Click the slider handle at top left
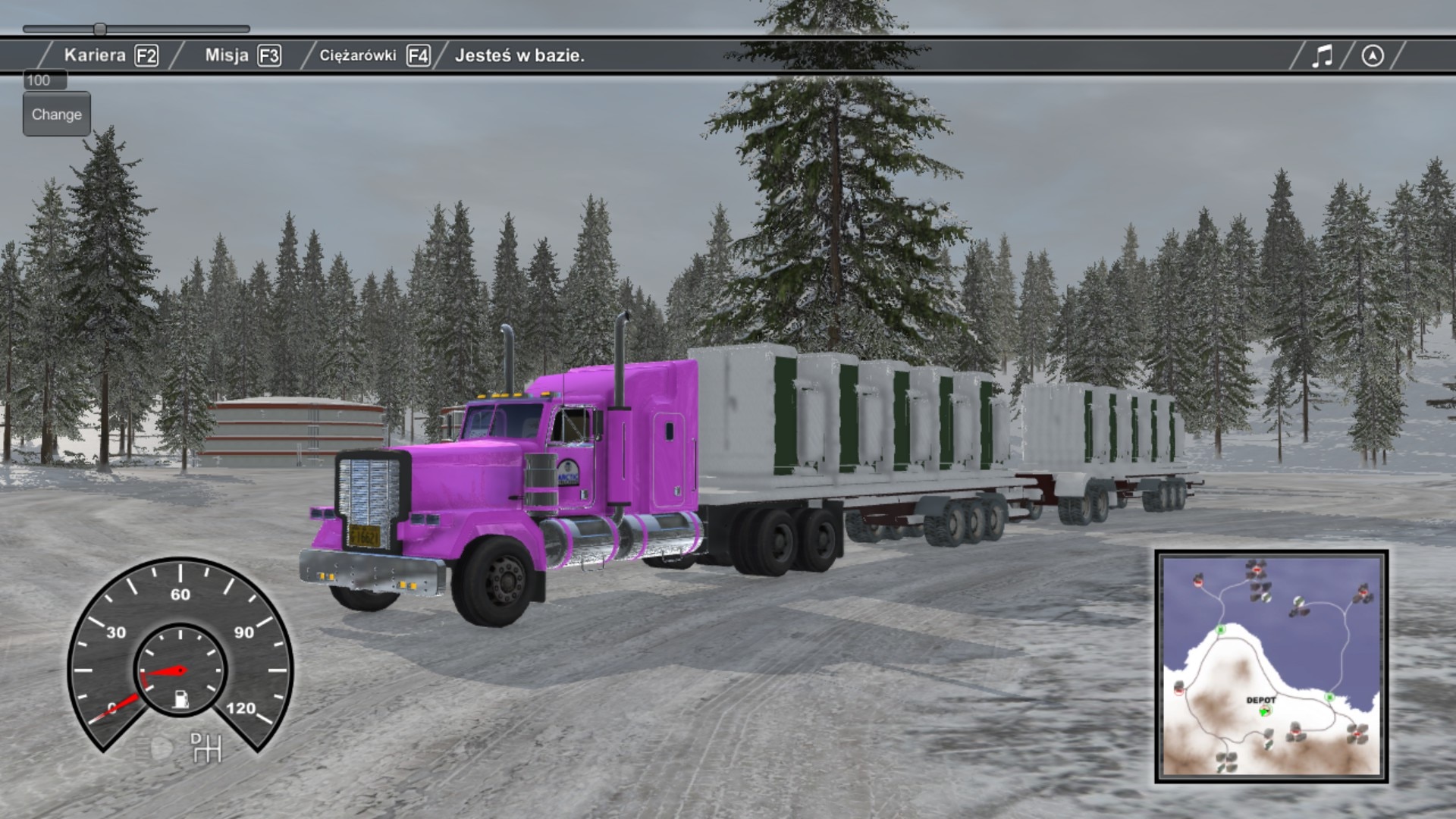 coord(100,30)
